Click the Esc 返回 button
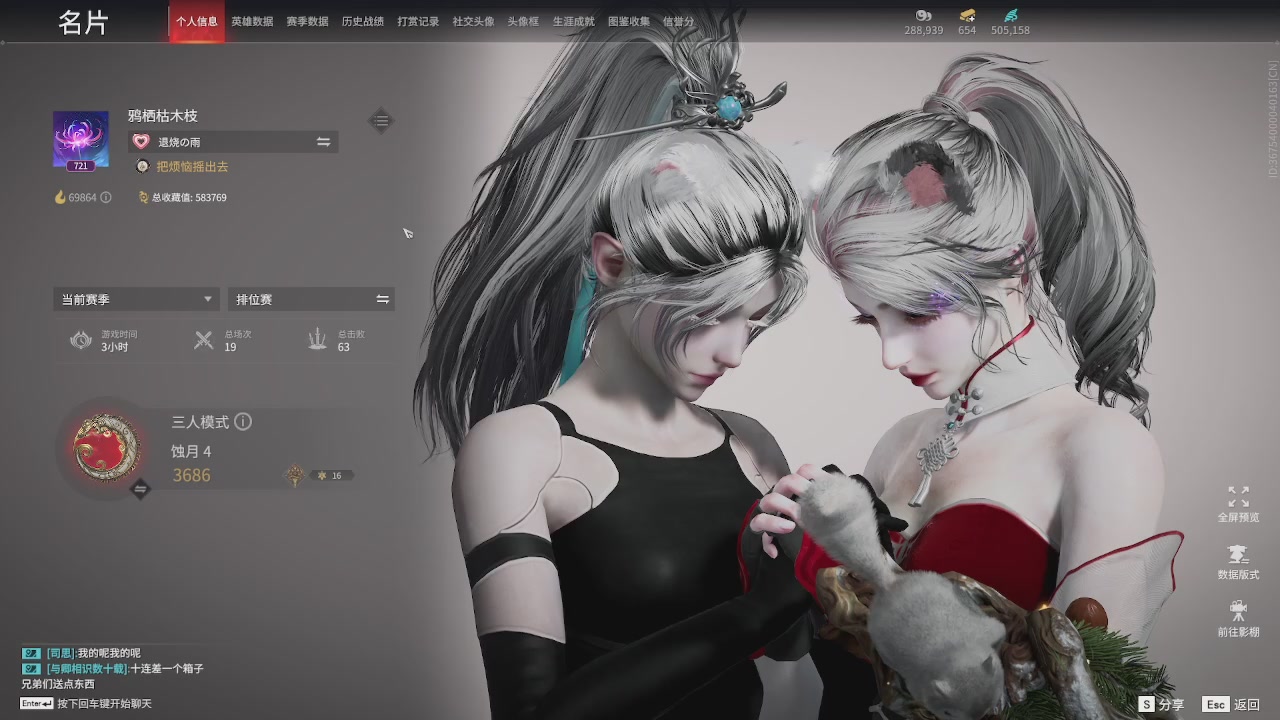The height and width of the screenshot is (720, 1280). [x=1228, y=704]
